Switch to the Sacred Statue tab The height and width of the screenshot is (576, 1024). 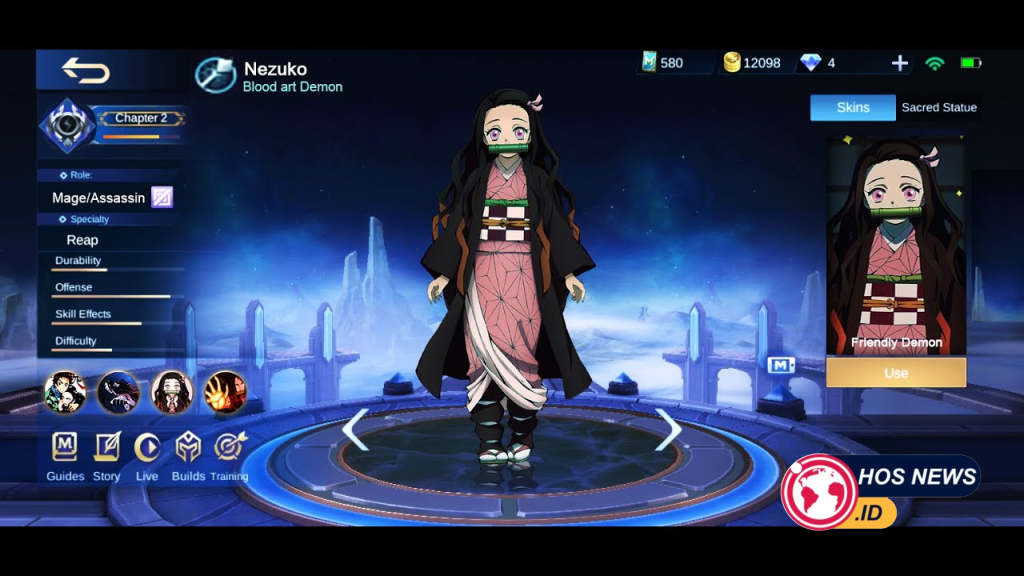pyautogui.click(x=939, y=108)
